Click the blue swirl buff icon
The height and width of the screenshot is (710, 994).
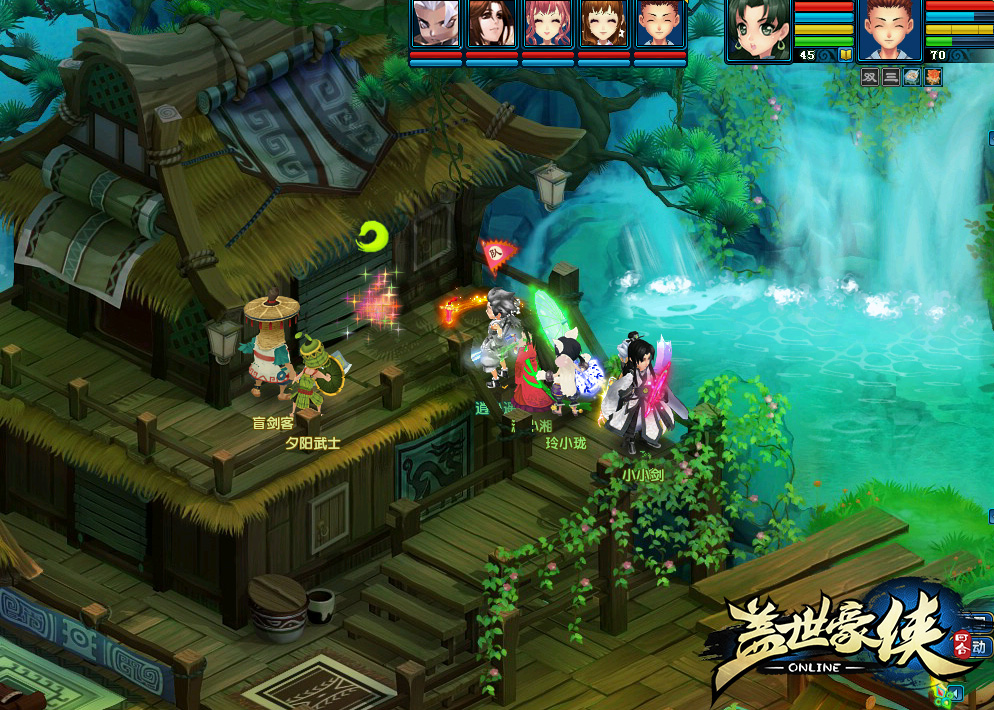pos(912,77)
